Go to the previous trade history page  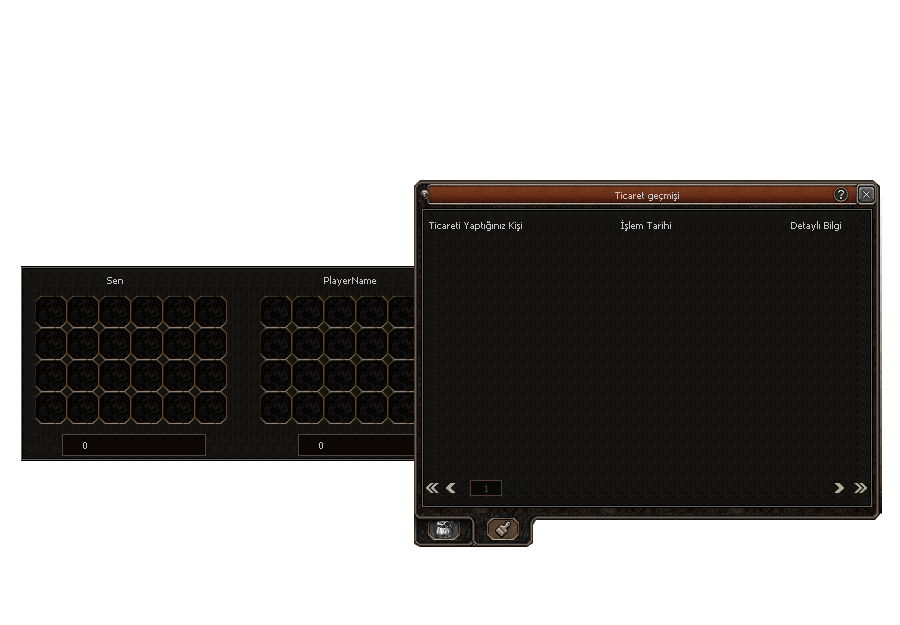coord(451,488)
